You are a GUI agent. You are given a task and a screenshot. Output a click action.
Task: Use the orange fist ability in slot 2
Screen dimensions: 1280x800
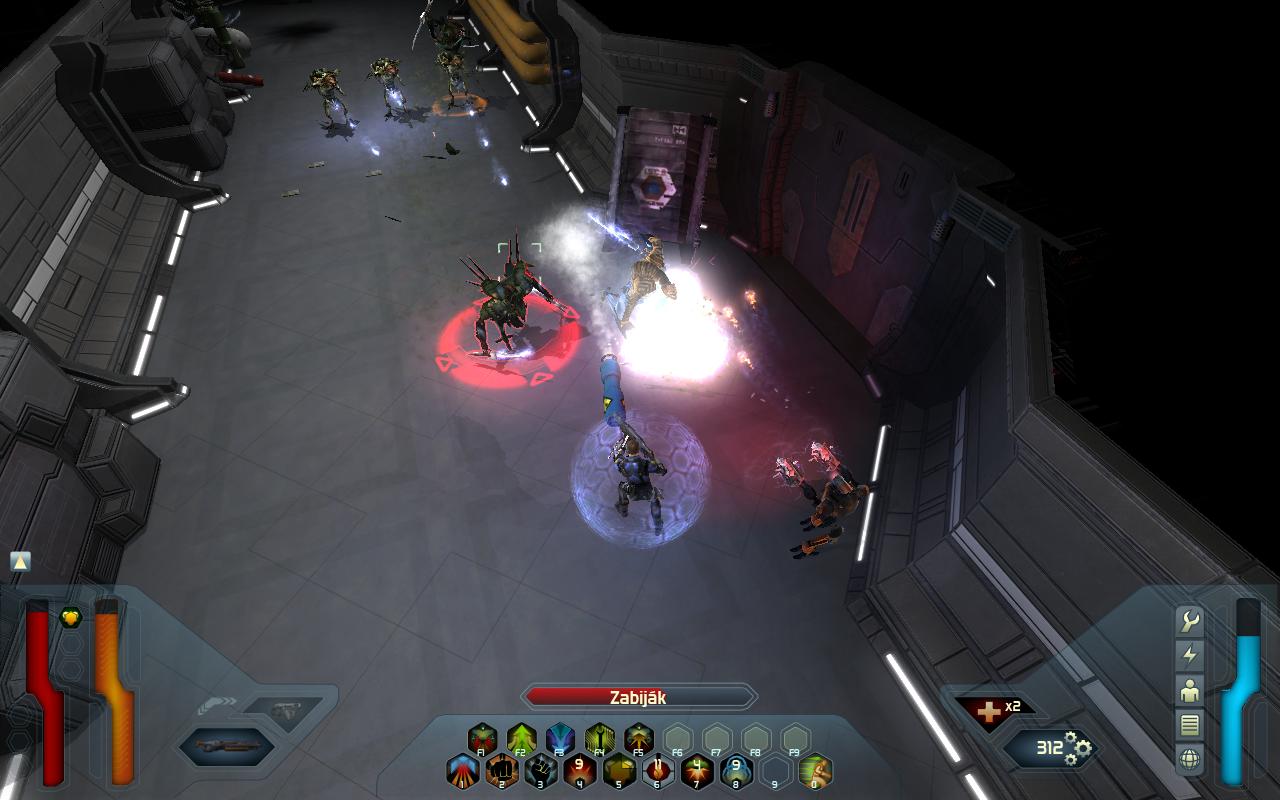502,771
